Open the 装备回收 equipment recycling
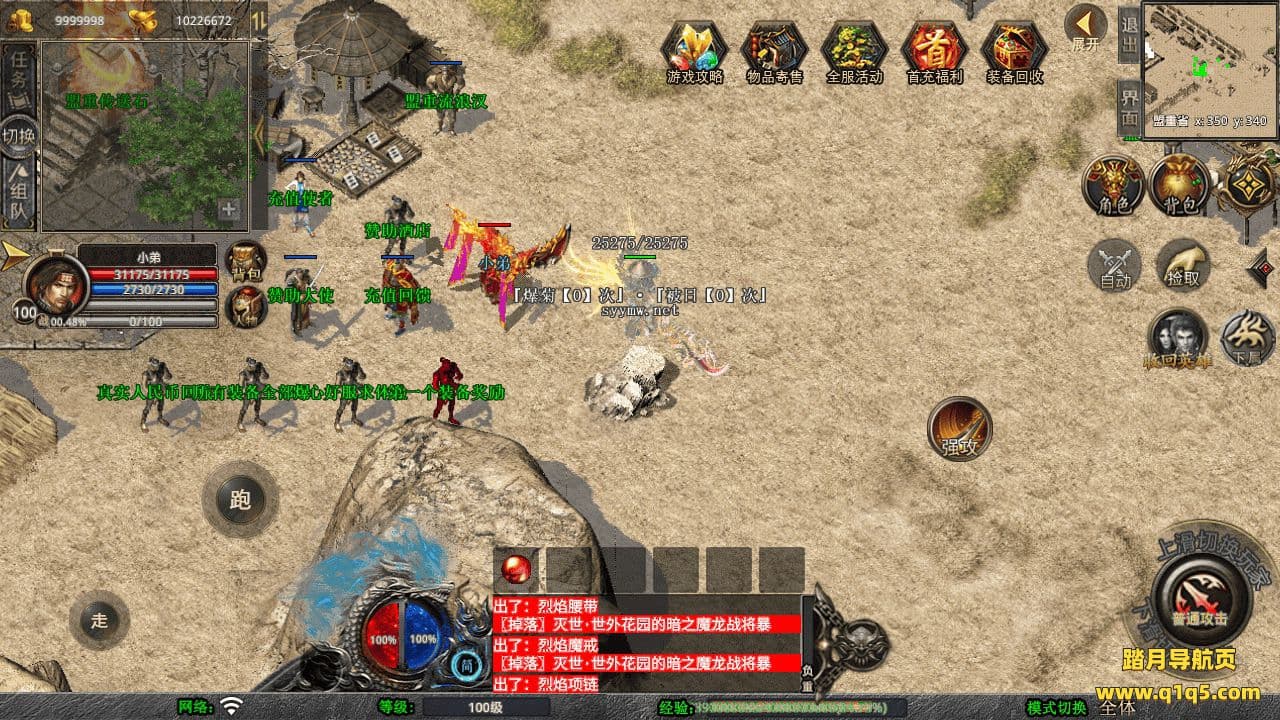 coord(1014,50)
